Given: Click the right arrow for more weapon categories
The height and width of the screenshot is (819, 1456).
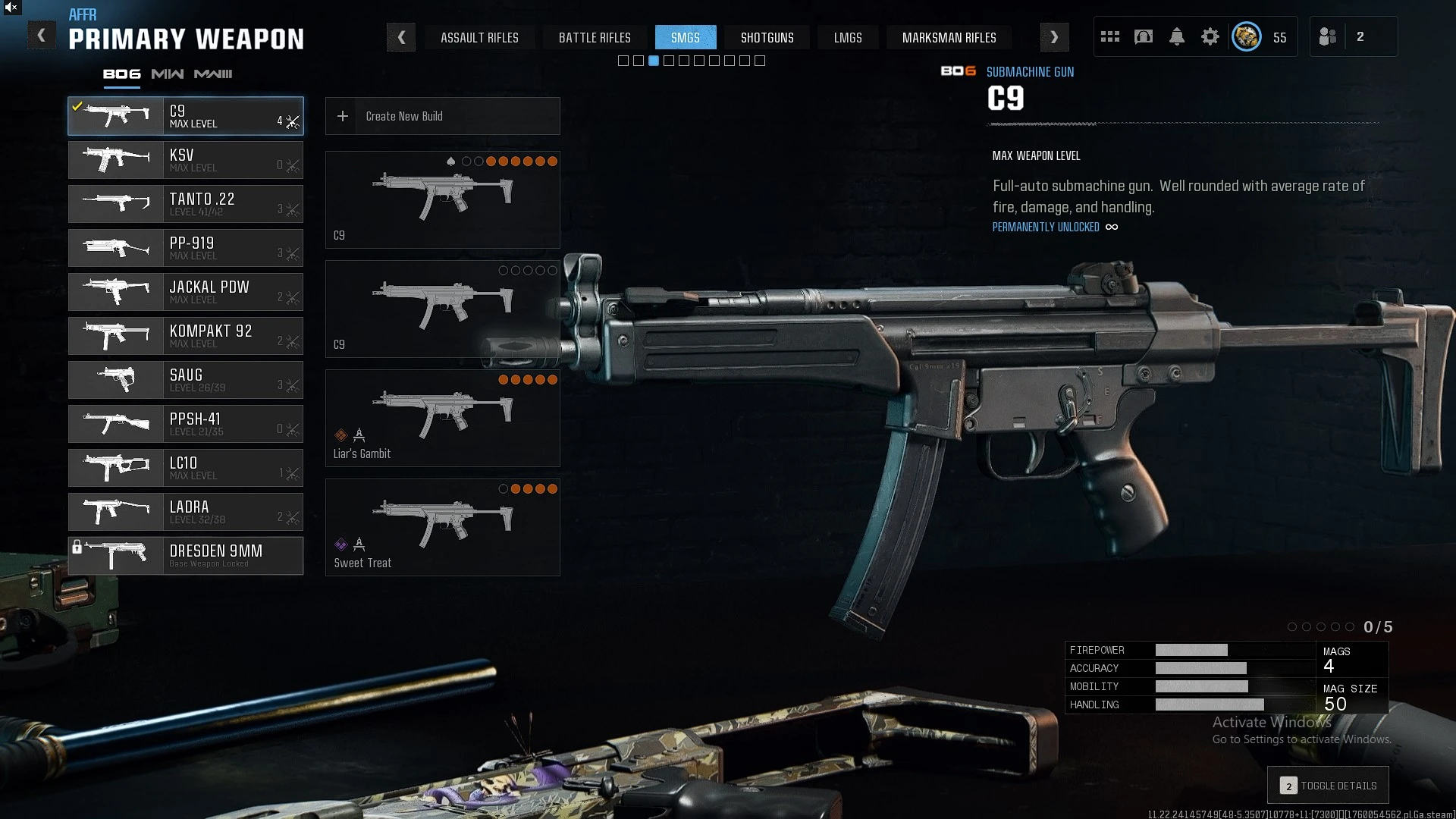Looking at the screenshot, I should pyautogui.click(x=1054, y=37).
